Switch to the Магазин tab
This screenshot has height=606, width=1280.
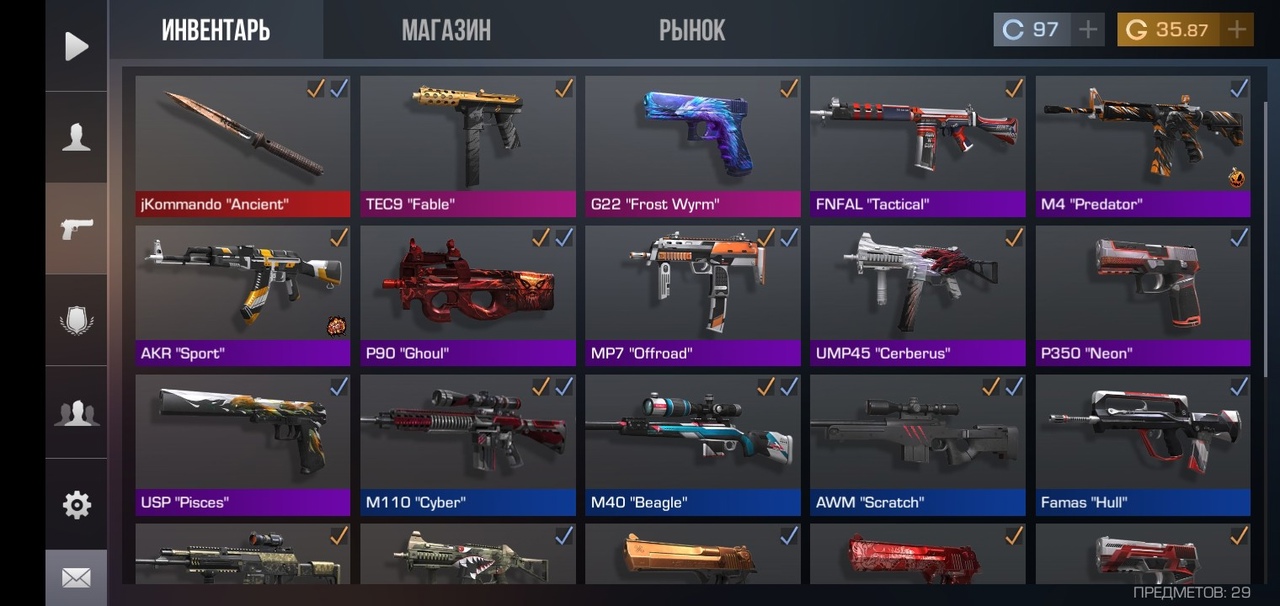click(x=446, y=30)
